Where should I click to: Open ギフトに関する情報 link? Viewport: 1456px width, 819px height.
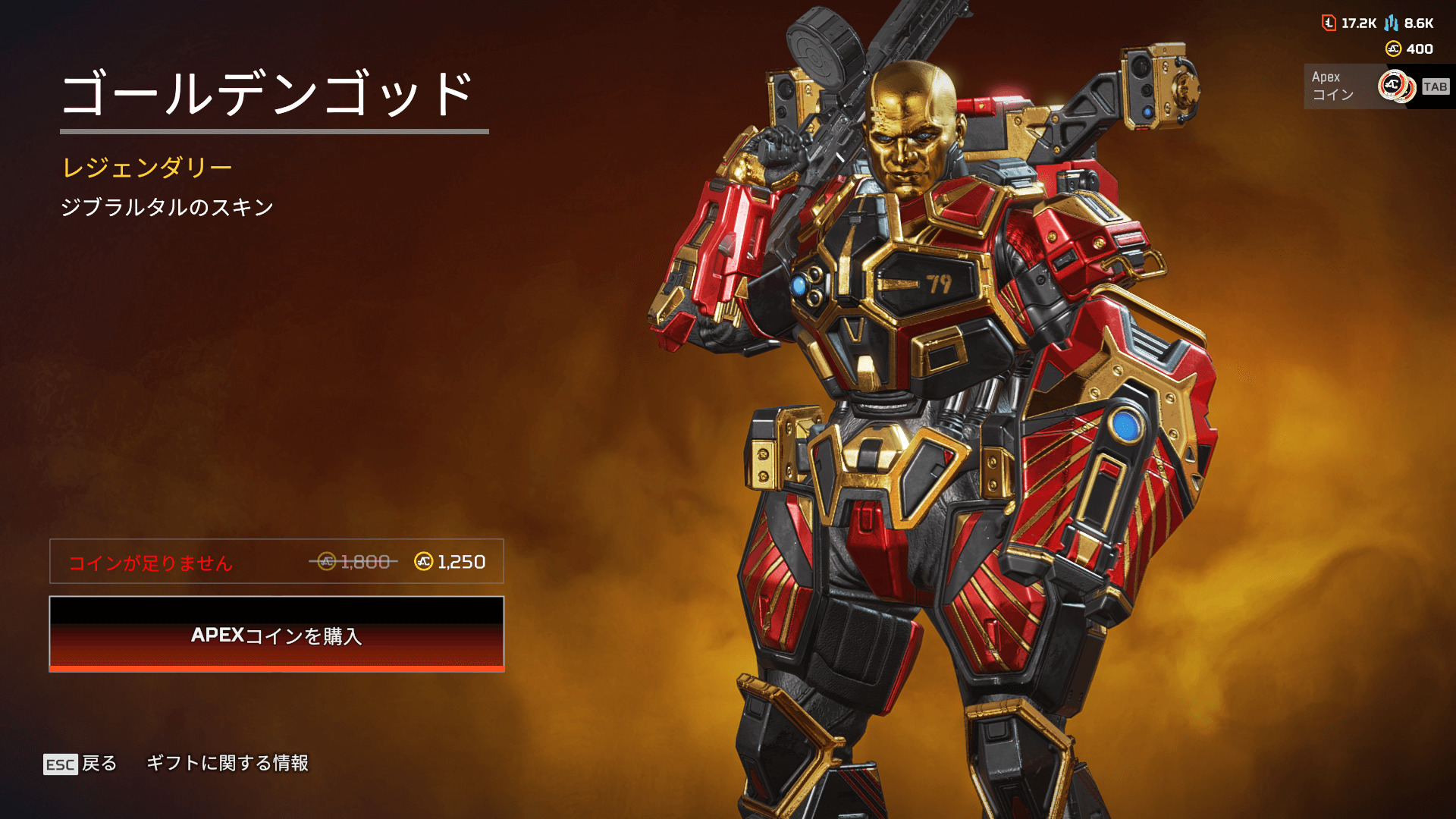pyautogui.click(x=227, y=763)
